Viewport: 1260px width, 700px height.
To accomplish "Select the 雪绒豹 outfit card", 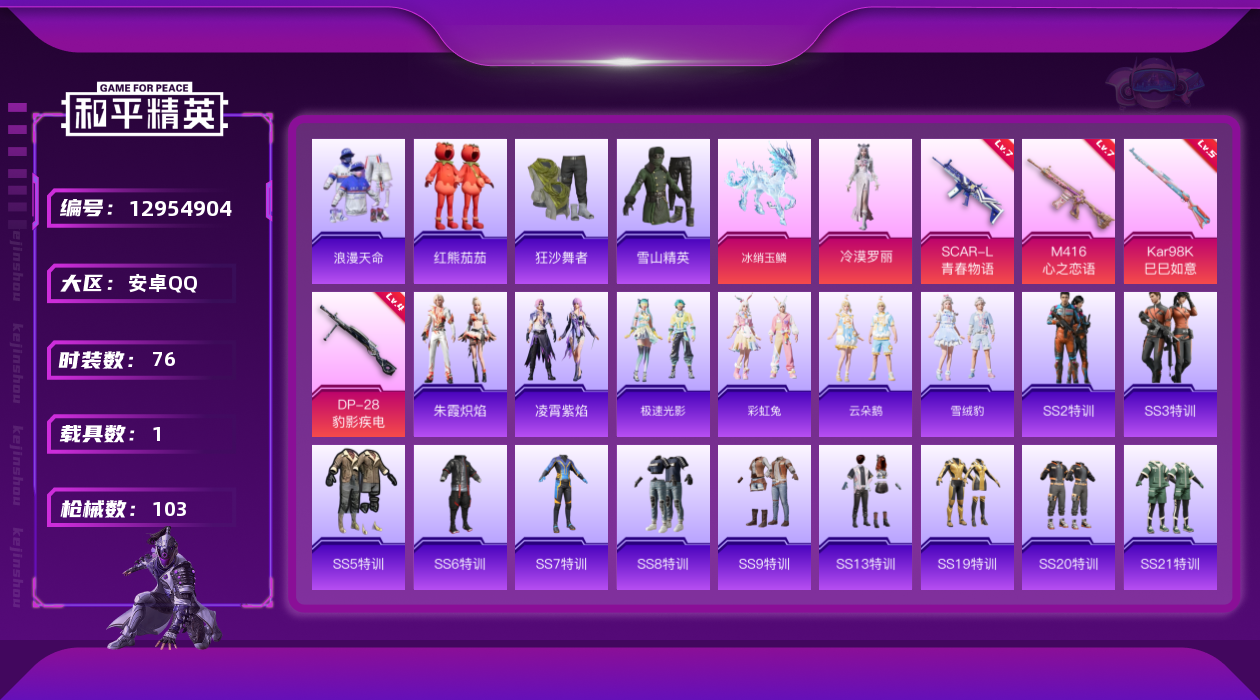I will coord(967,364).
